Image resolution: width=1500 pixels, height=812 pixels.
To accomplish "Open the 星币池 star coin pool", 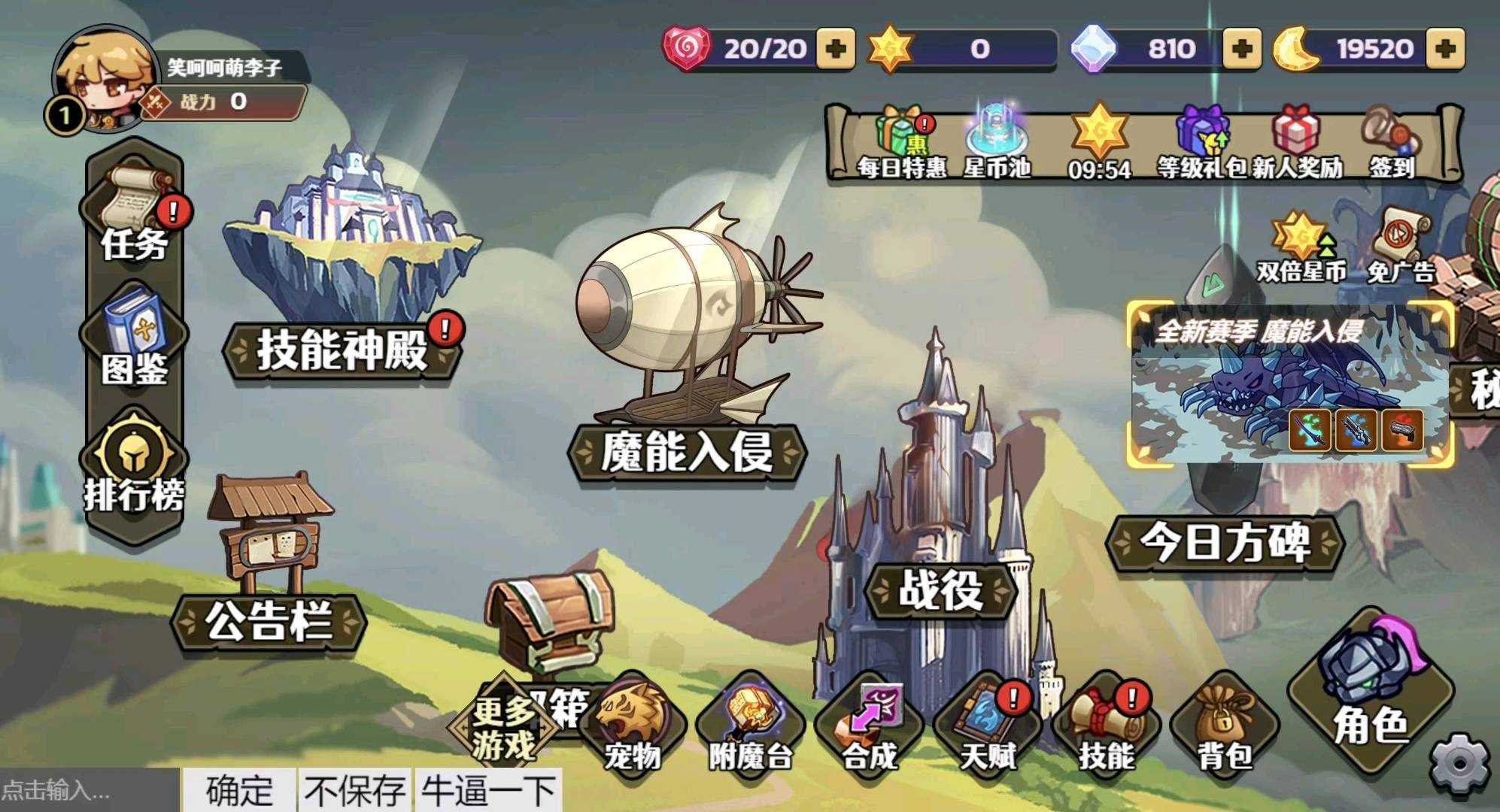I will (x=997, y=144).
